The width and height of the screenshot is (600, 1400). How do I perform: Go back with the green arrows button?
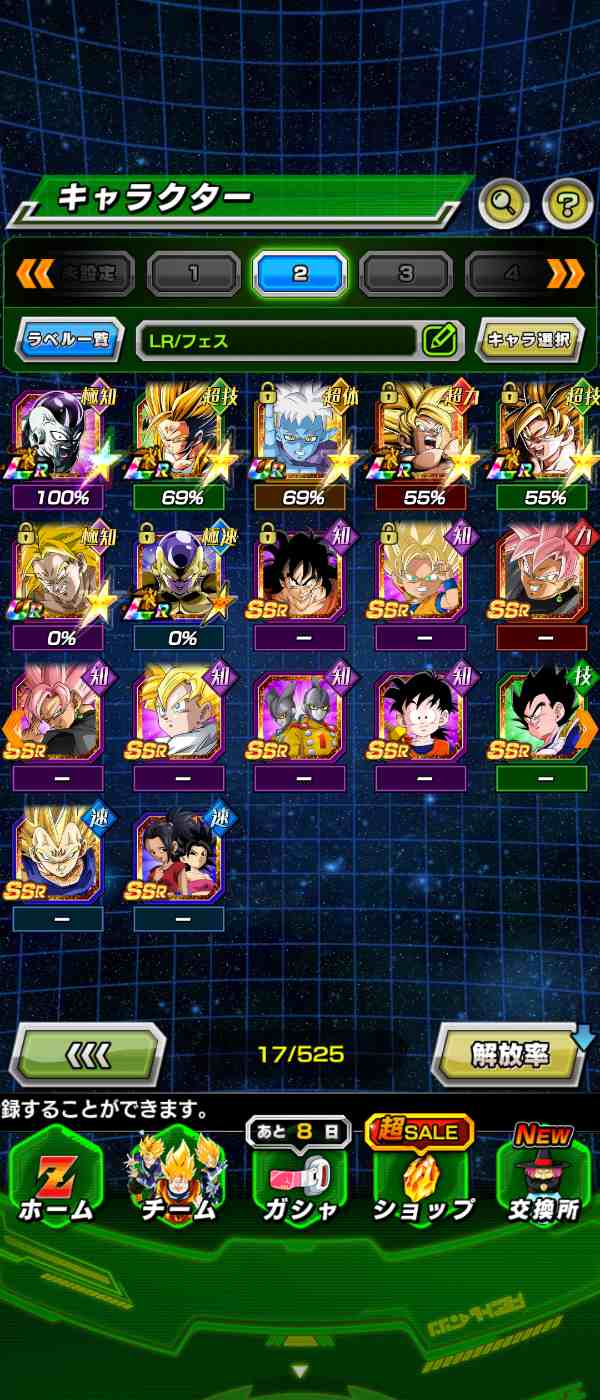pyautogui.click(x=87, y=1055)
